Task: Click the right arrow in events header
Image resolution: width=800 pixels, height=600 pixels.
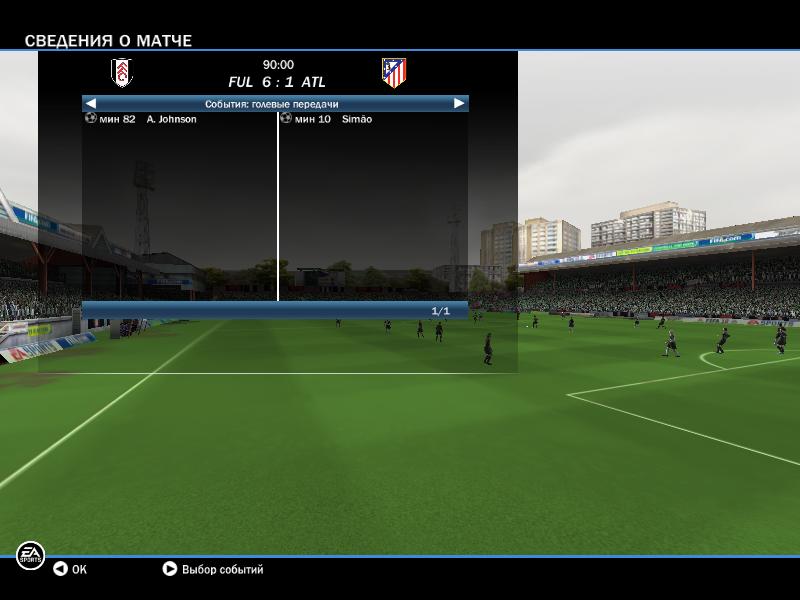Action: click(459, 103)
